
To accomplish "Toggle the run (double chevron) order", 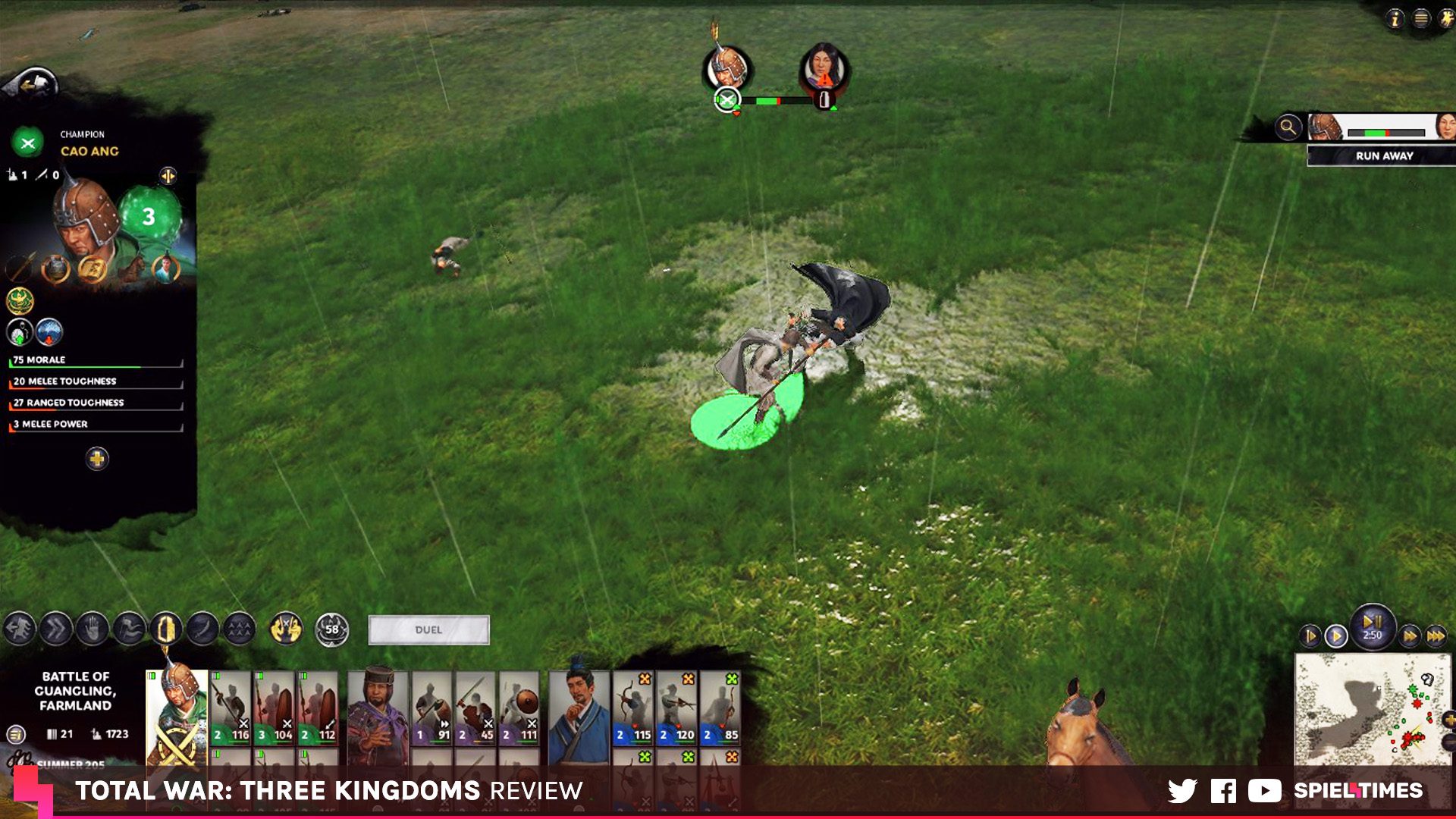I will 55,629.
